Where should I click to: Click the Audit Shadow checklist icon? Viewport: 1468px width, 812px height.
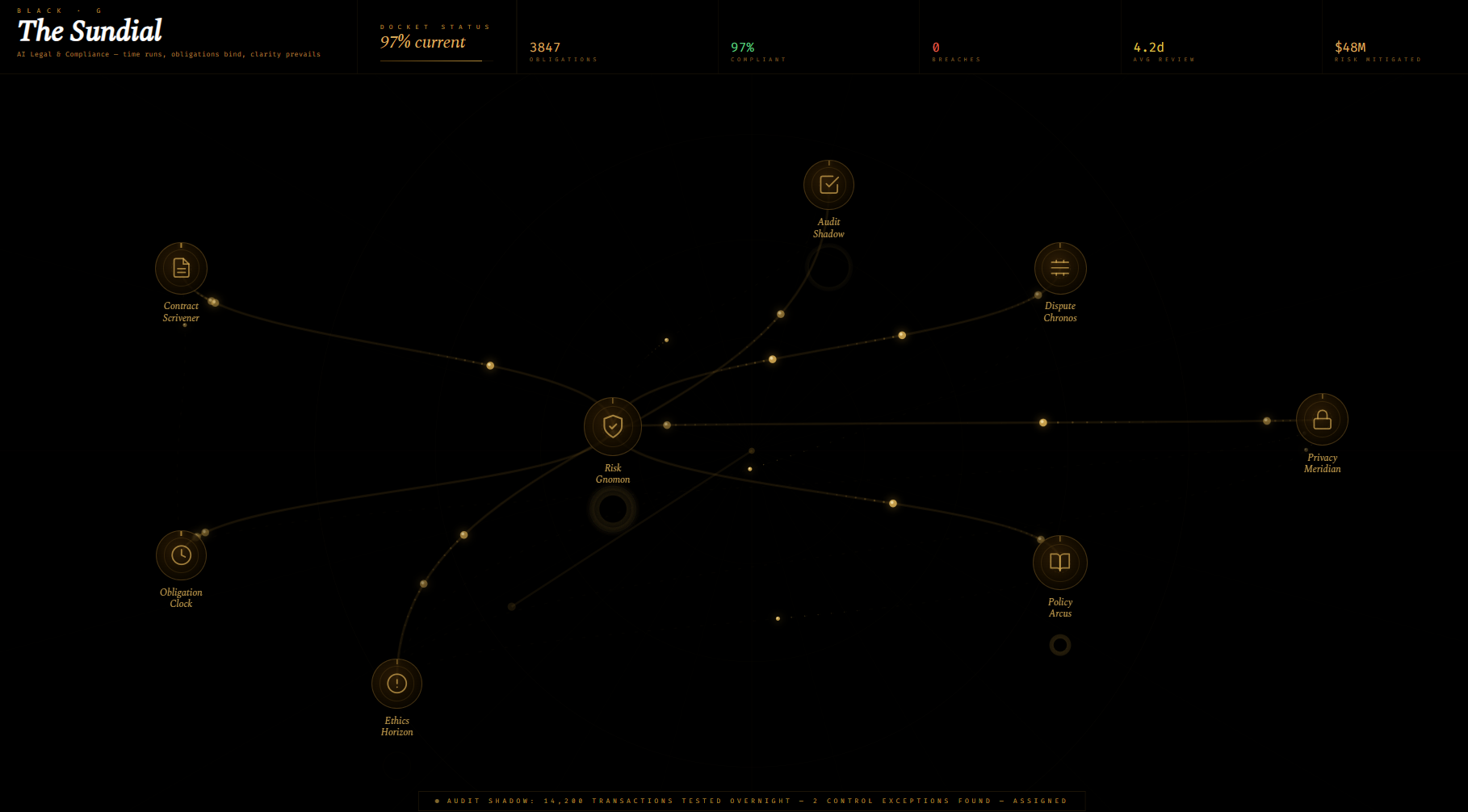[x=828, y=184]
